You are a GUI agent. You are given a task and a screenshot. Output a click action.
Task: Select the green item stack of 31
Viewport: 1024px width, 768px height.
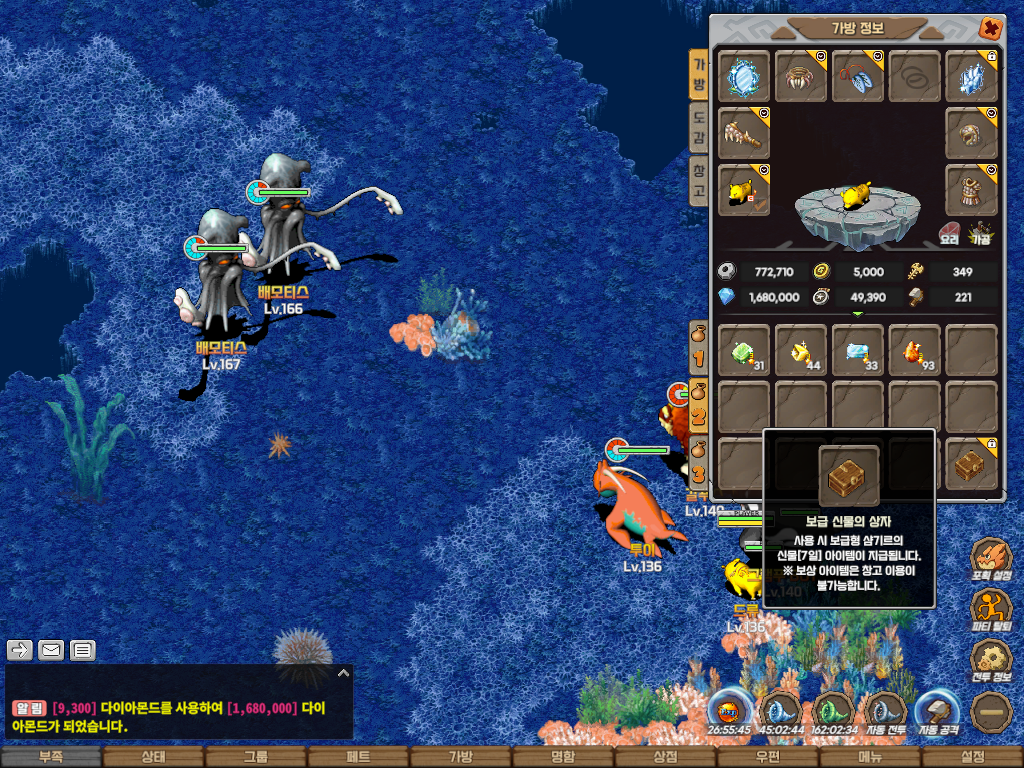(x=743, y=351)
